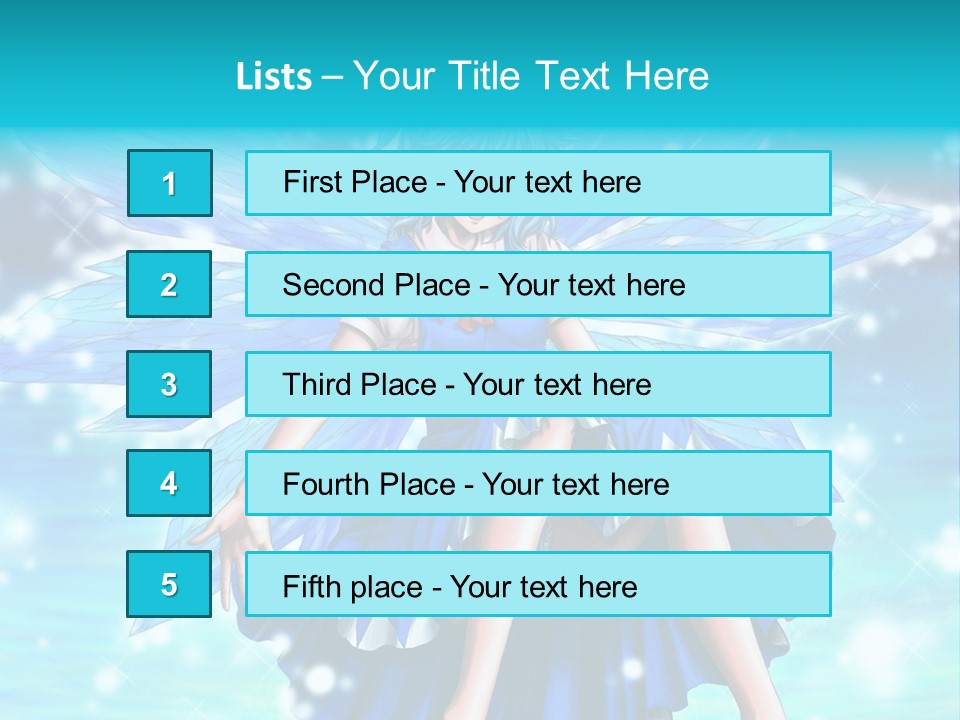Select the number 5 box
Screen dimensions: 960x720
(x=169, y=584)
